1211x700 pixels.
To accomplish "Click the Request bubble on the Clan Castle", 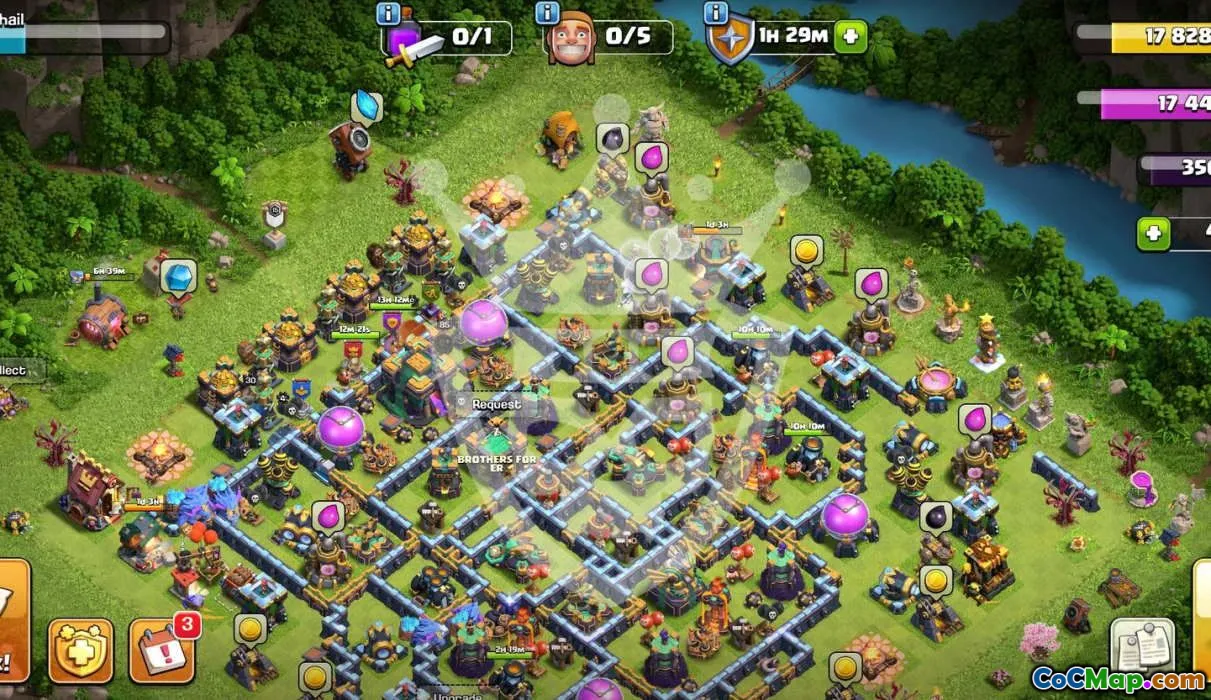I will (496, 404).
